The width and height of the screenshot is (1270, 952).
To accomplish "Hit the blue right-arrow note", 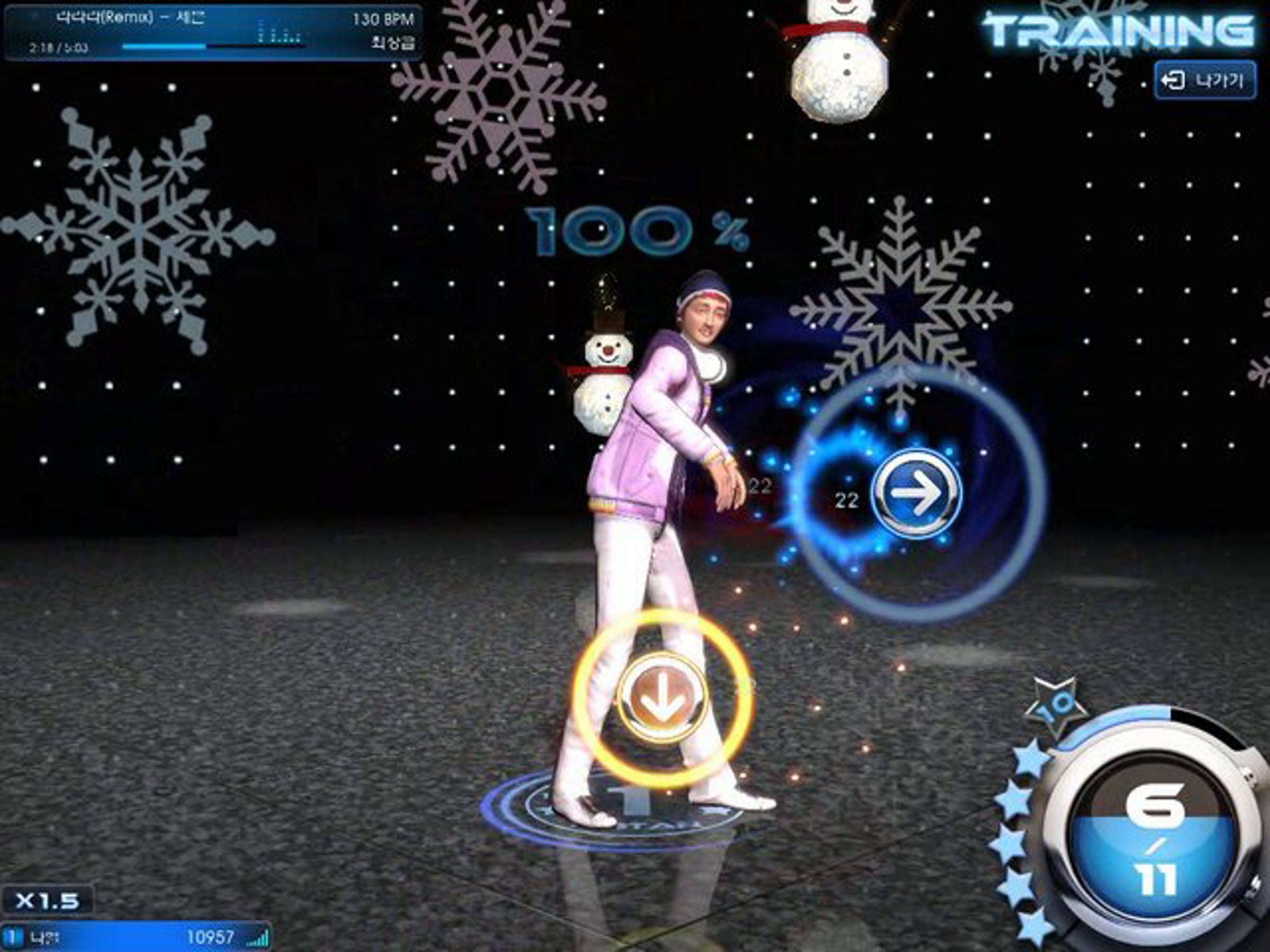I will (917, 493).
